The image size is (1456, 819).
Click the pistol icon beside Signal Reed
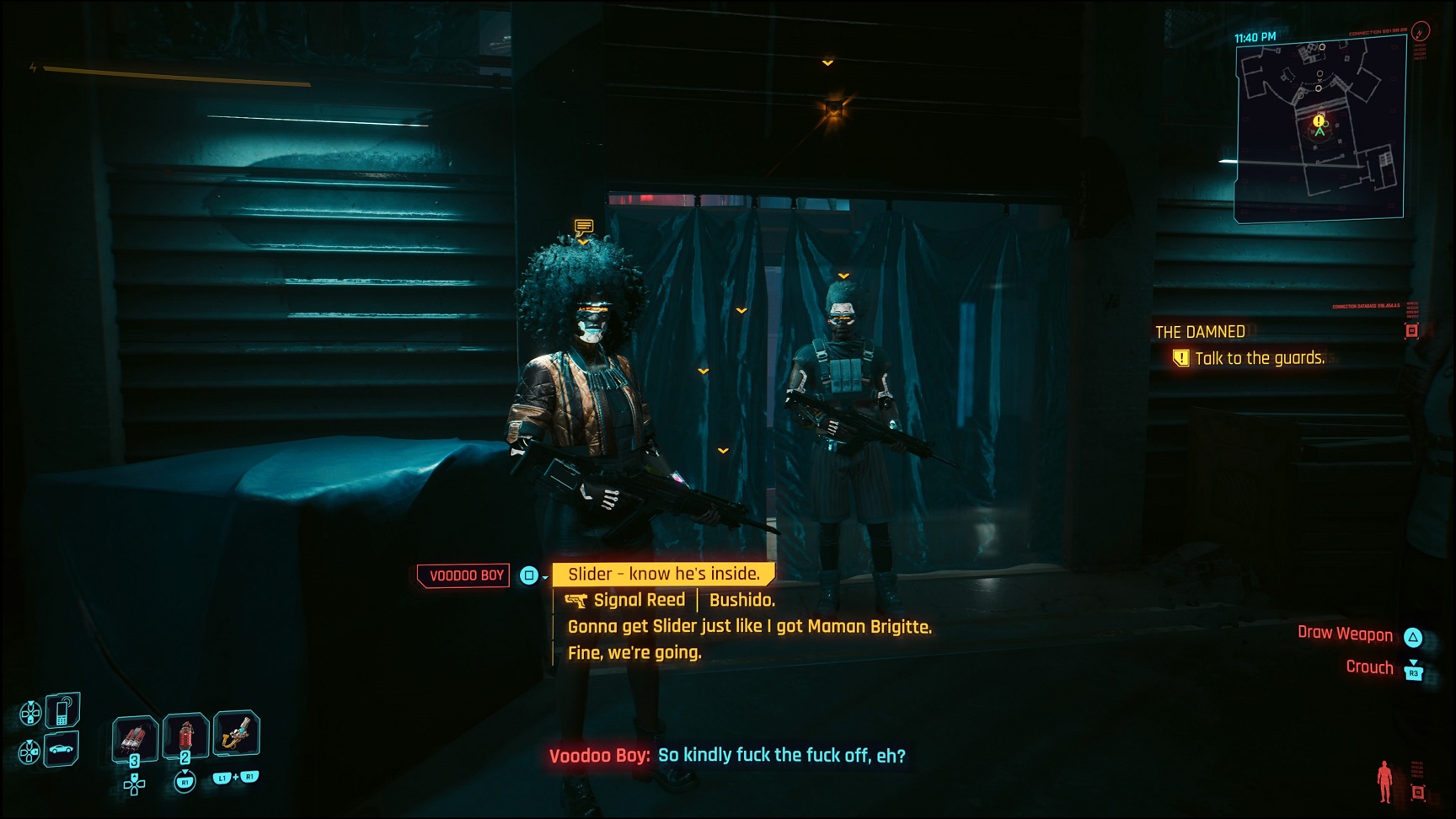pyautogui.click(x=577, y=599)
